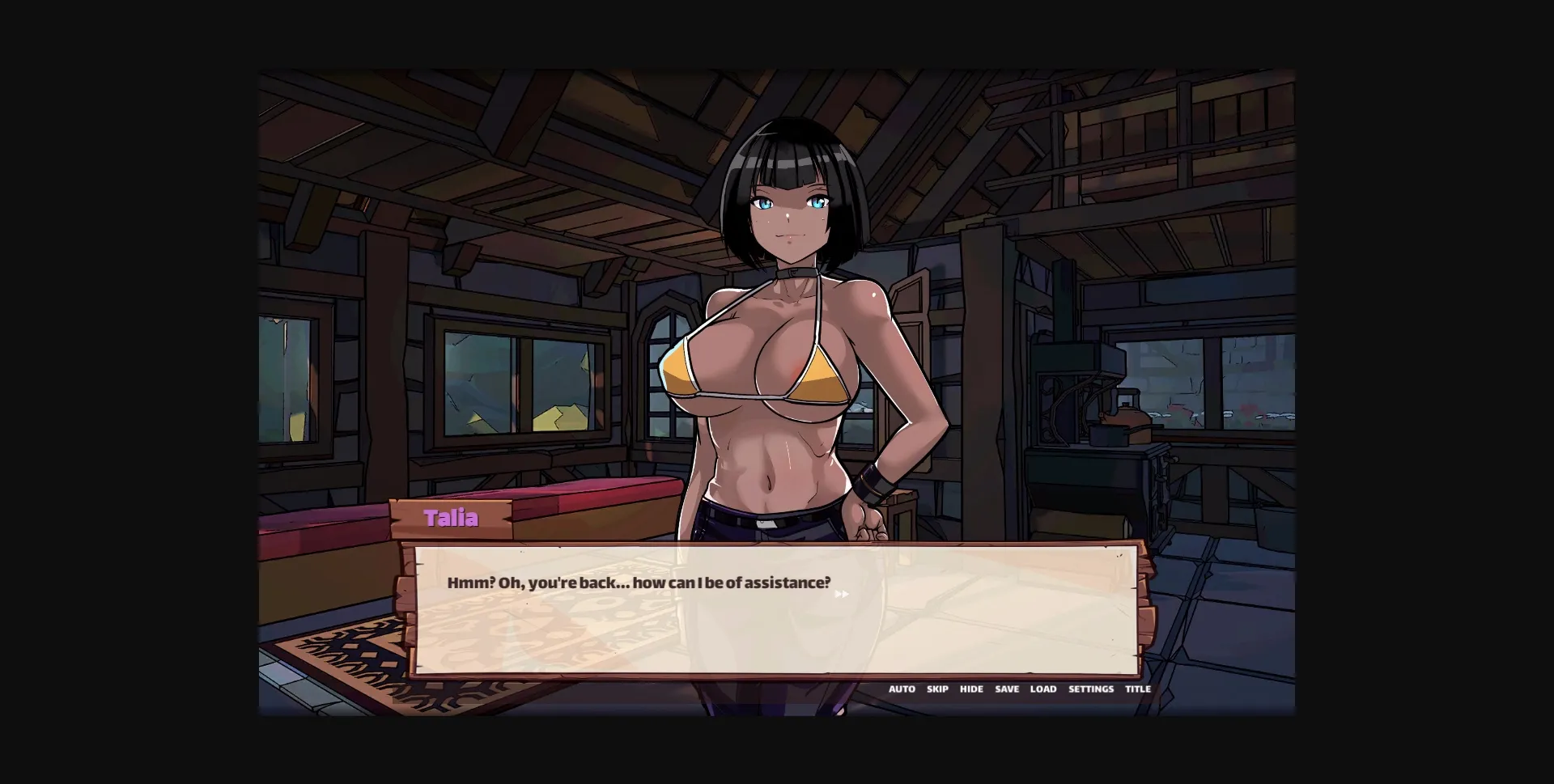Open the LOAD menu

pos(1043,689)
